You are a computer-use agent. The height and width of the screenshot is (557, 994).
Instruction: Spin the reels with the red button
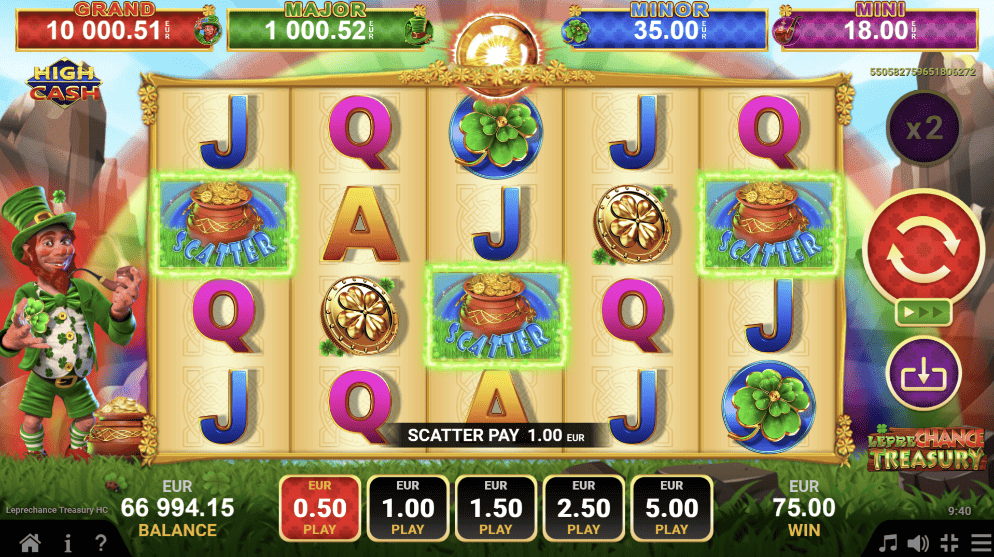923,247
